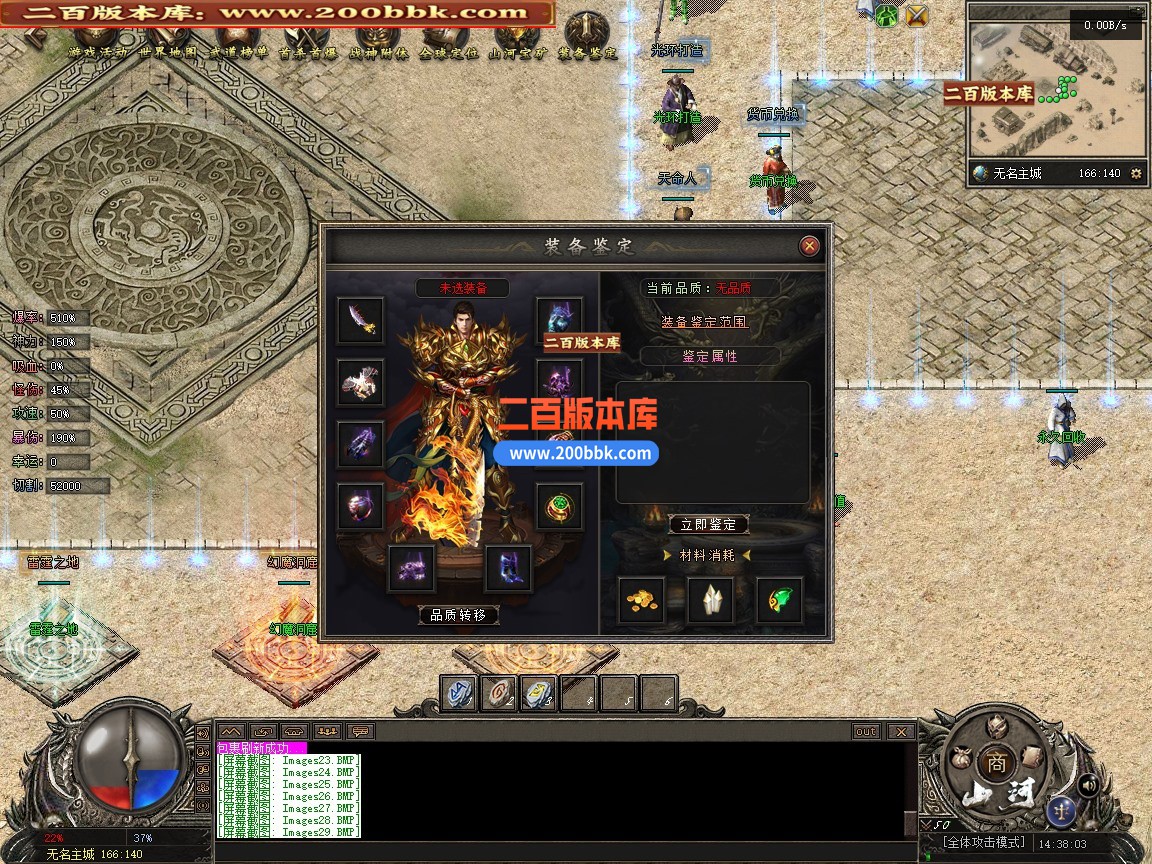Select the white crystal material slot
The image size is (1152, 864).
pos(711,600)
